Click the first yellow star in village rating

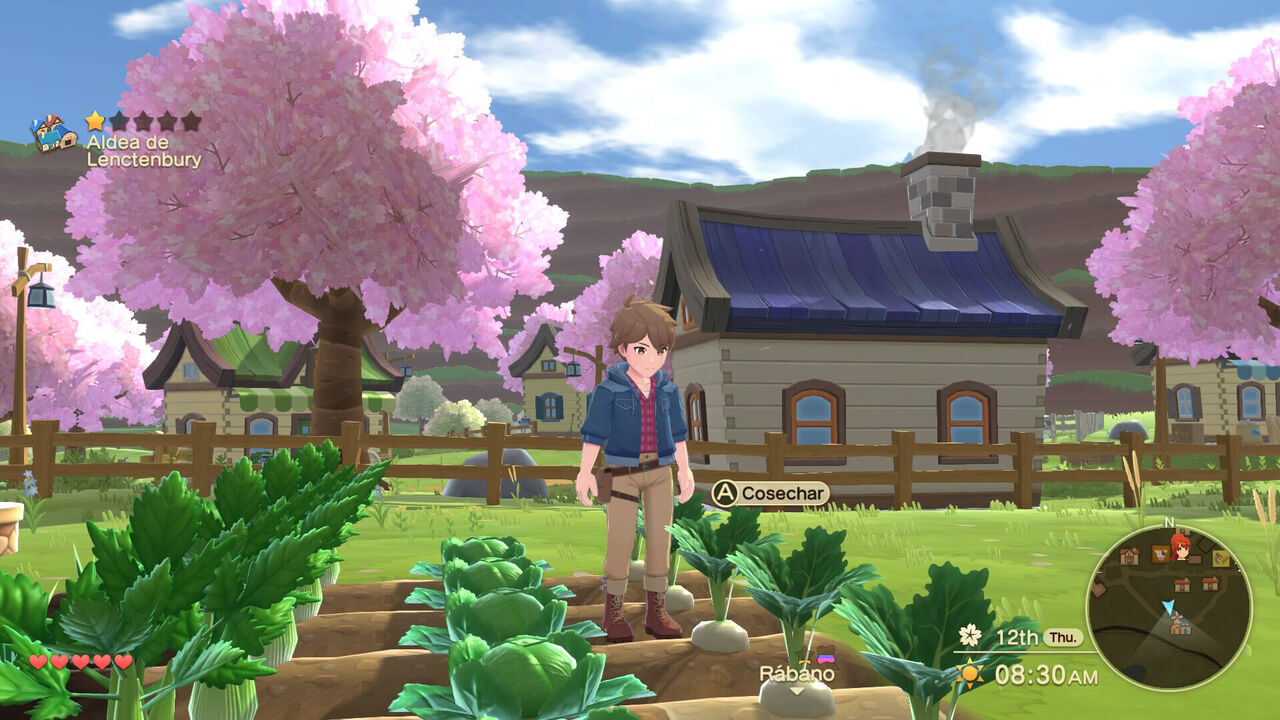coord(94,118)
